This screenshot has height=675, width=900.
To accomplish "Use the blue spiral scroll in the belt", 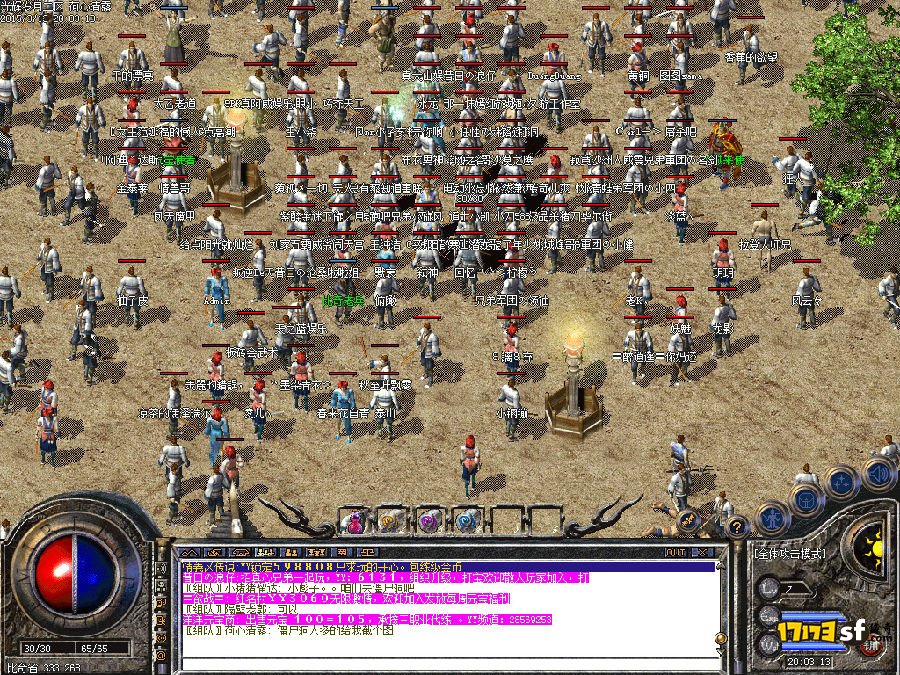I will tap(465, 520).
